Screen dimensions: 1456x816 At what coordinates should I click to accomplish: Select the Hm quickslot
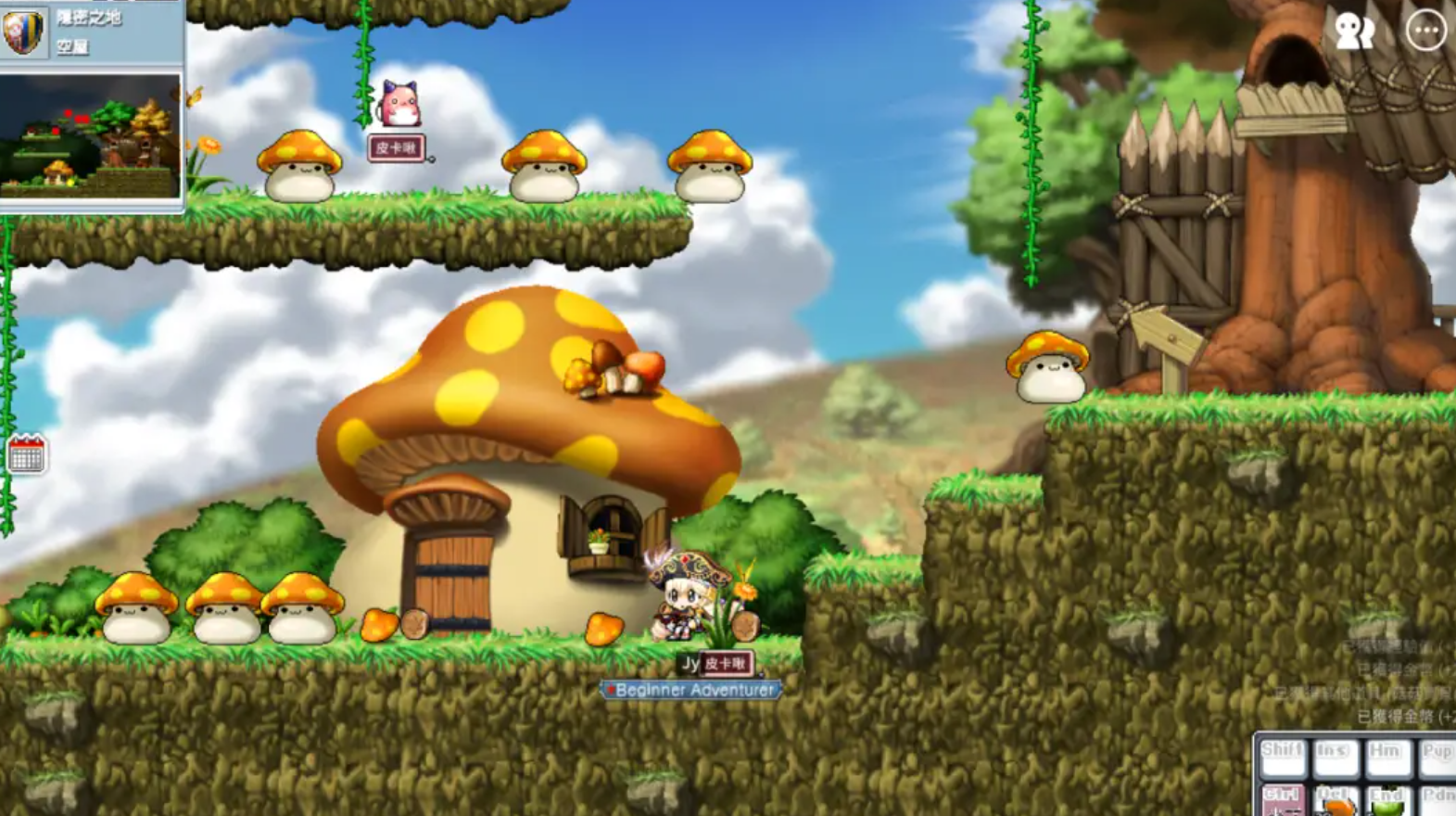[x=1386, y=759]
